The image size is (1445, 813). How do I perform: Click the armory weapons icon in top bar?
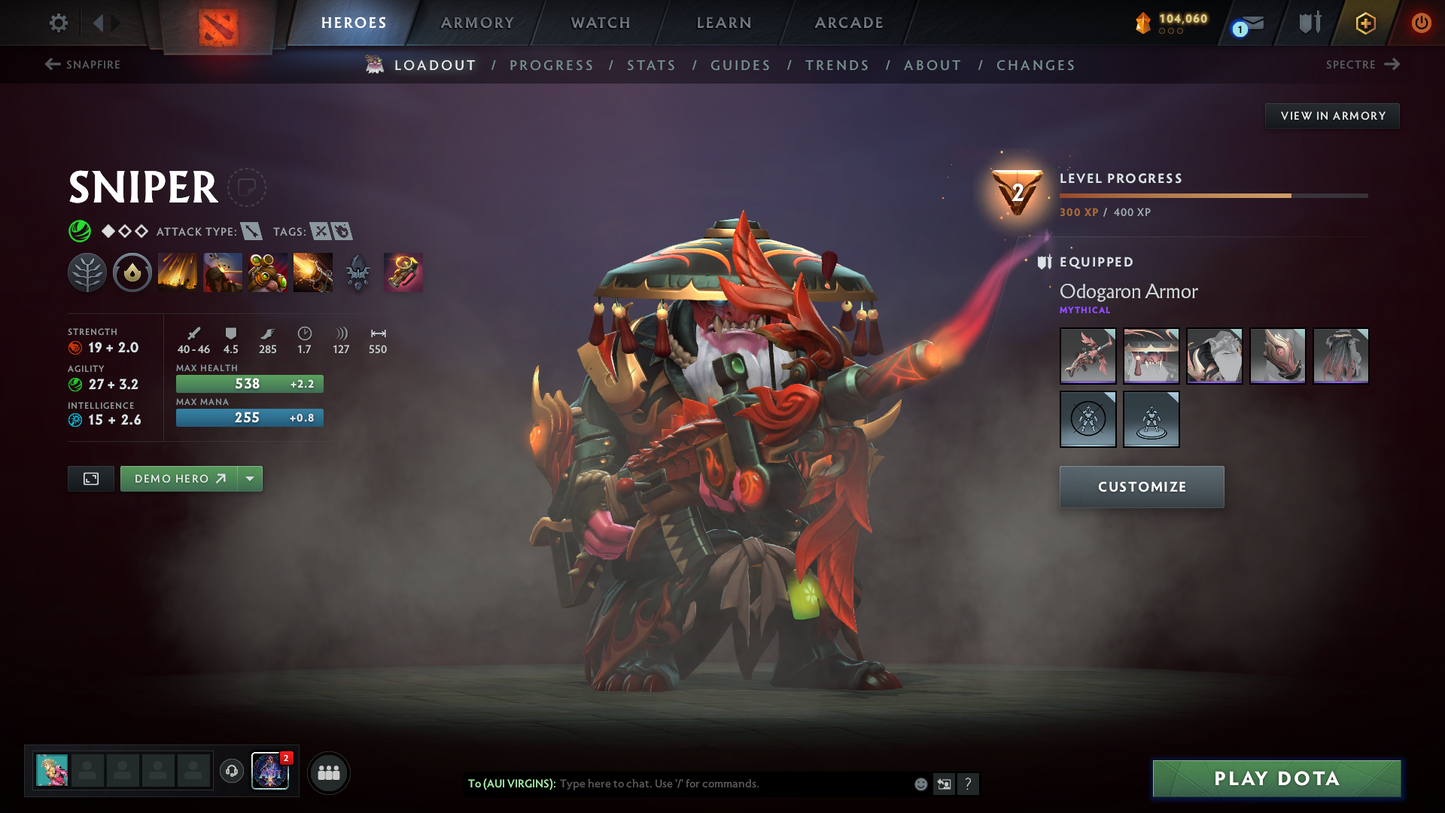[1309, 22]
